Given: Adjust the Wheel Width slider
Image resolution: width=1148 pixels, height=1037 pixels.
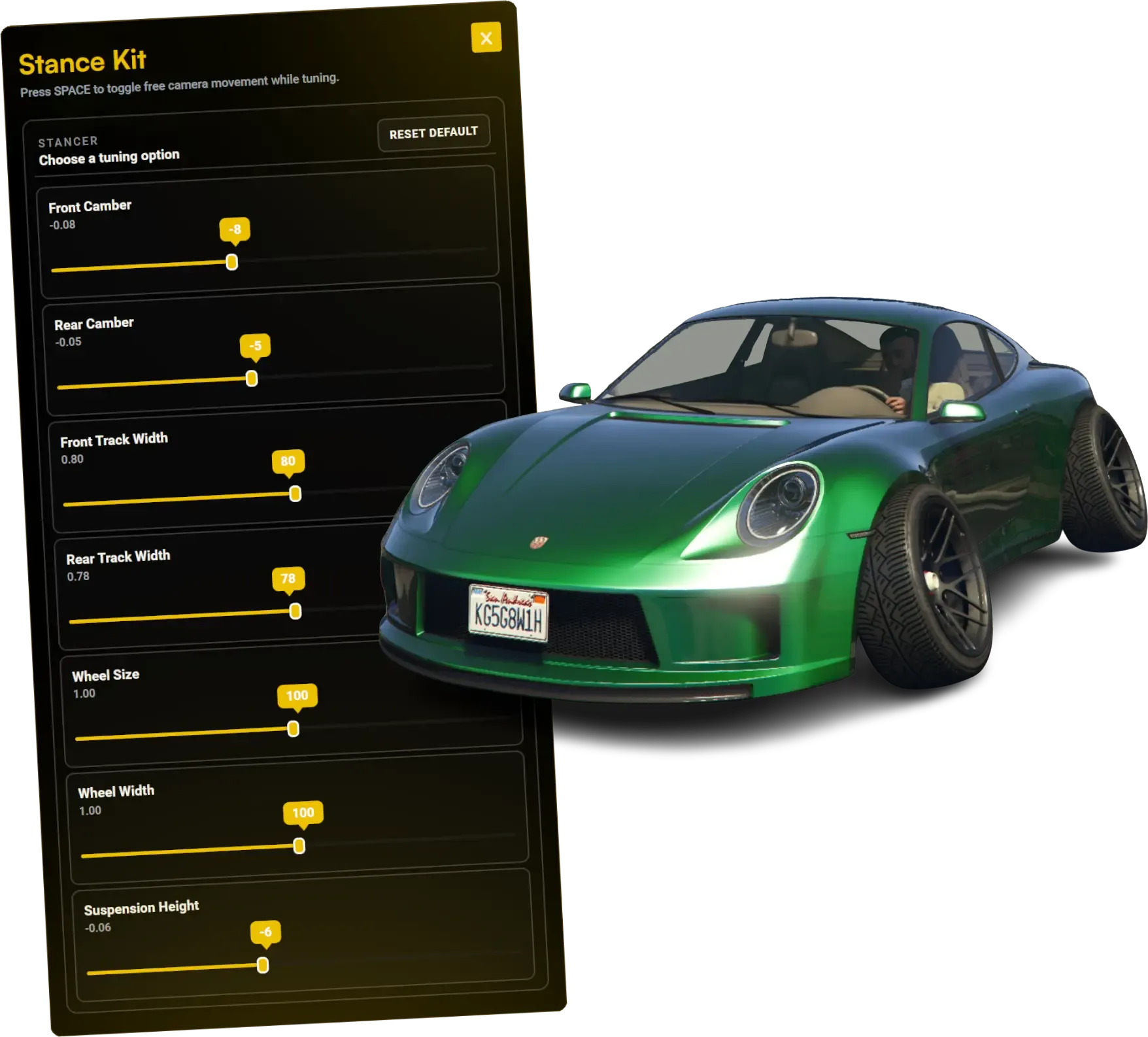Looking at the screenshot, I should [299, 845].
